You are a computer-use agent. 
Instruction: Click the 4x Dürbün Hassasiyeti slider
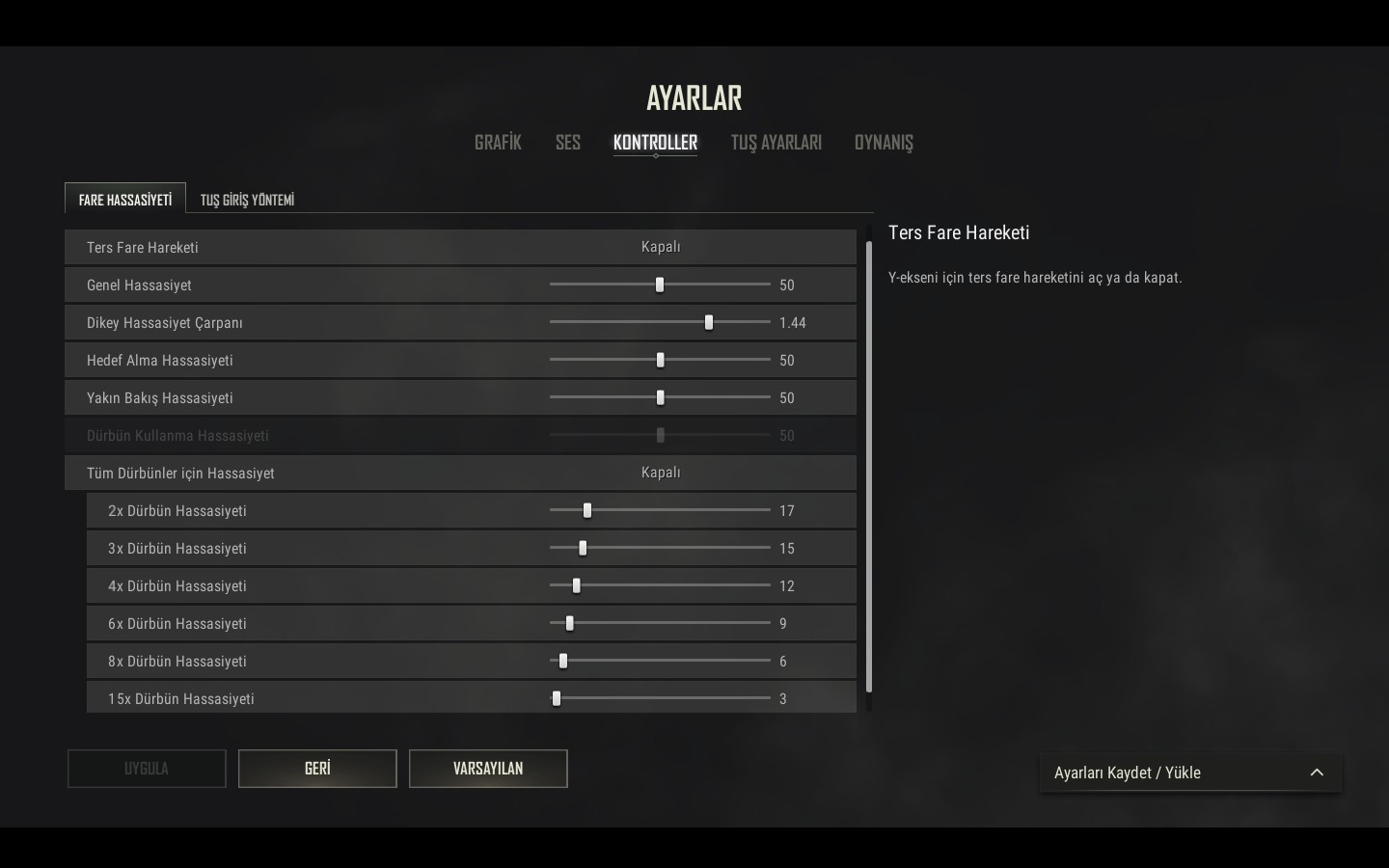tap(577, 585)
